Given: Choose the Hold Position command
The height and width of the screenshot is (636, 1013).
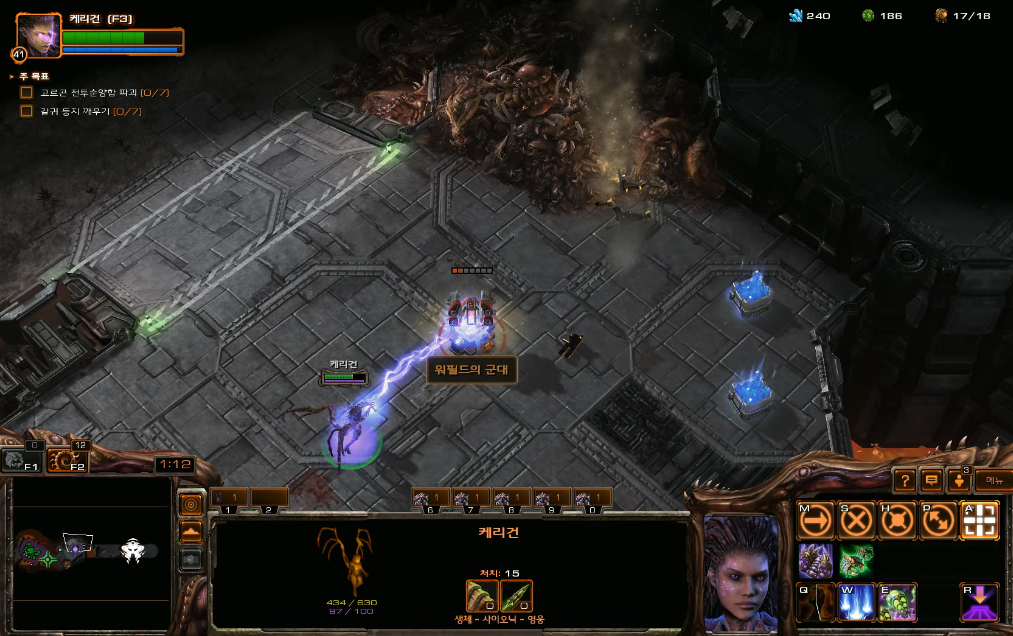Looking at the screenshot, I should pyautogui.click(x=897, y=520).
